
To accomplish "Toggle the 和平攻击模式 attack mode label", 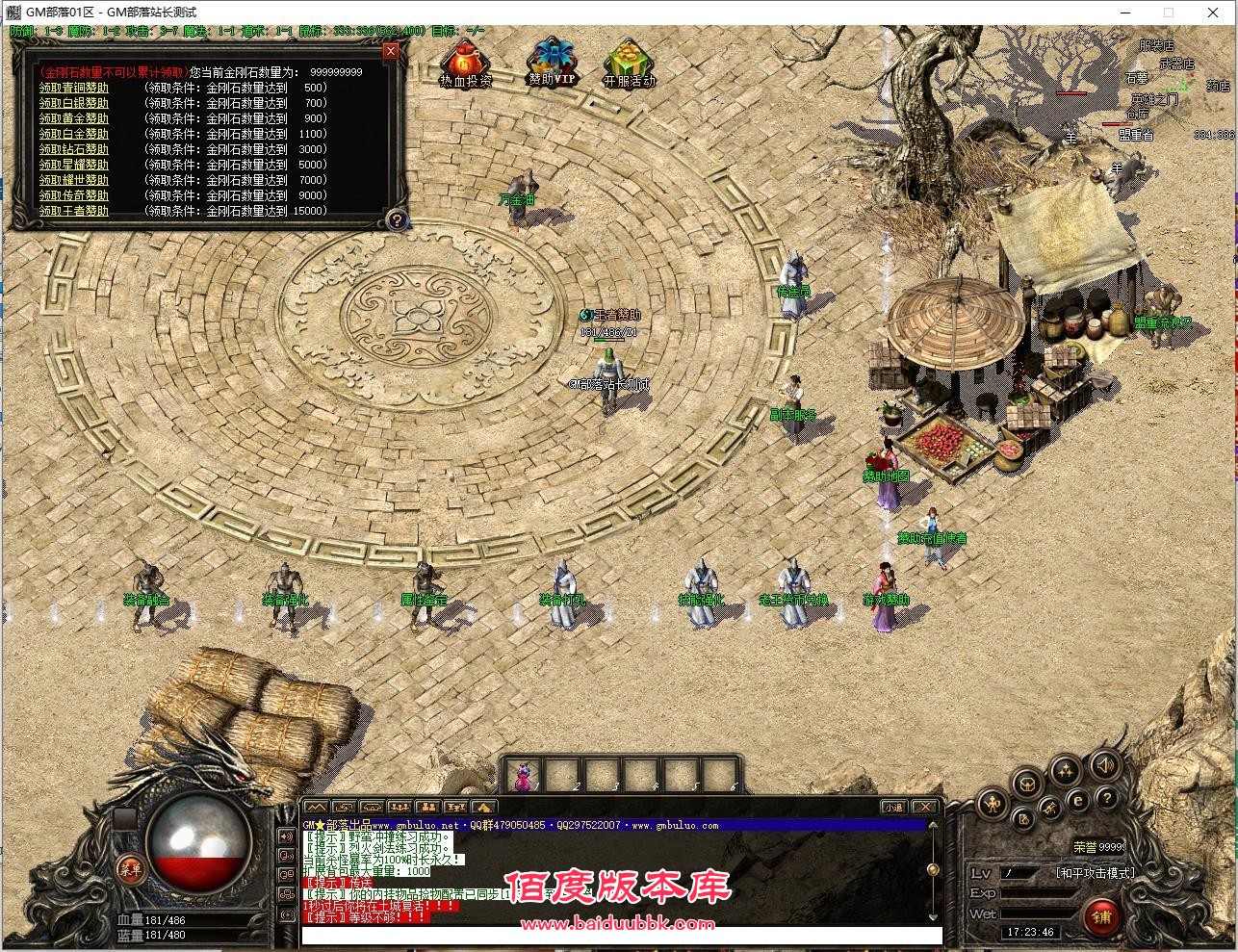I will pos(1095,873).
